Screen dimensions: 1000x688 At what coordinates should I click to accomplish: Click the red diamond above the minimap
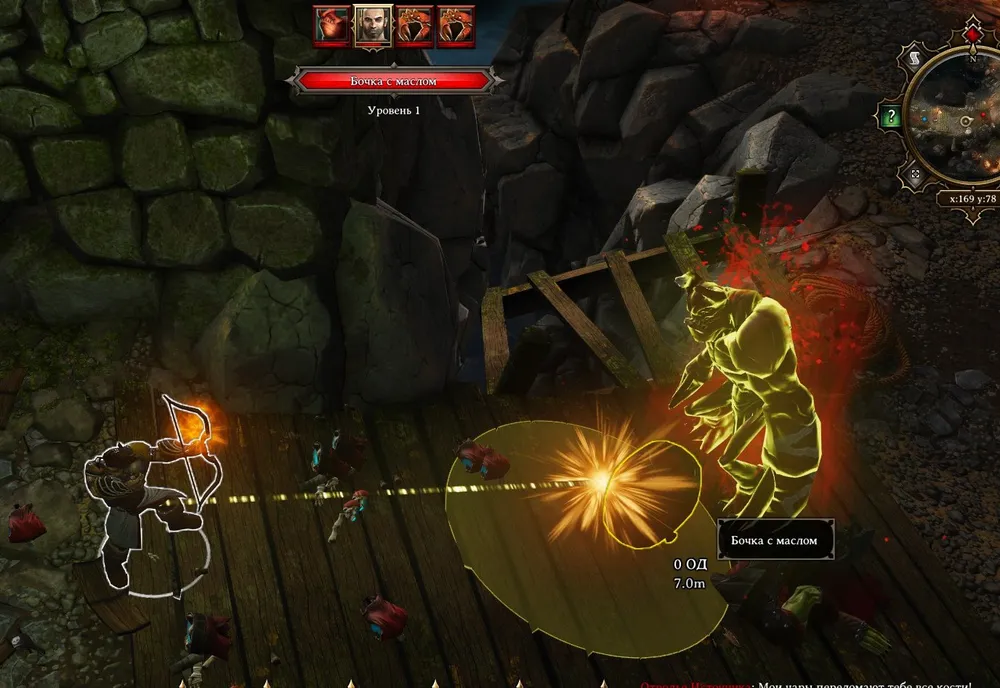pyautogui.click(x=974, y=35)
